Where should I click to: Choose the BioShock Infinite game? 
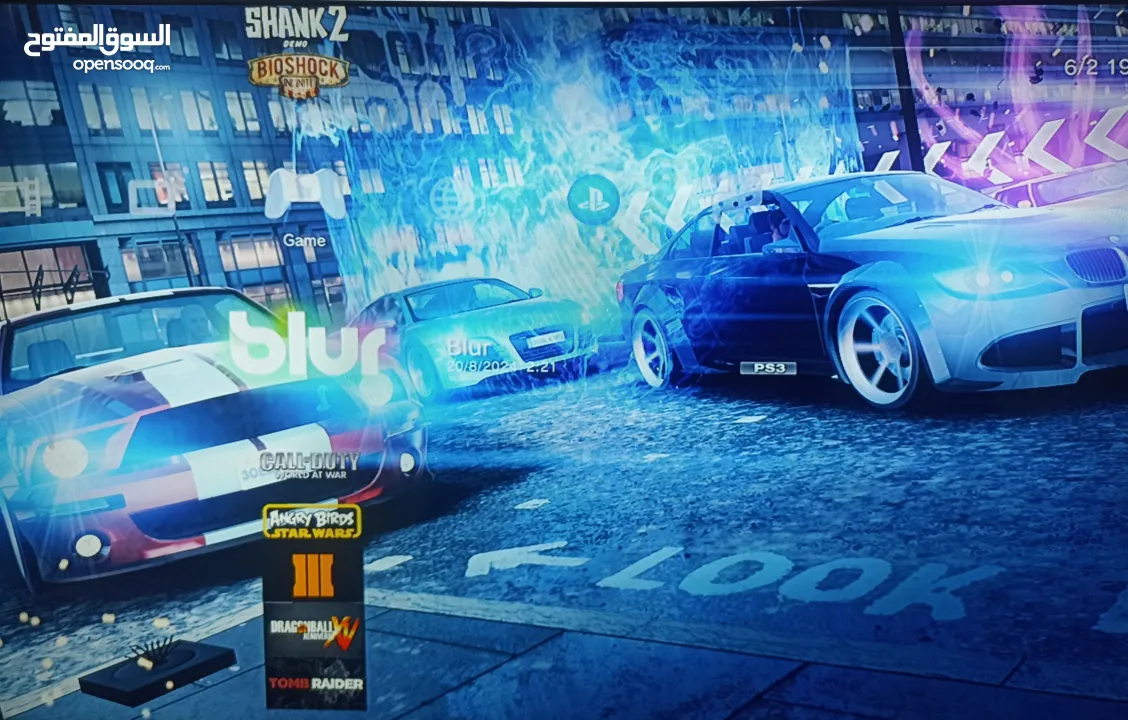298,75
